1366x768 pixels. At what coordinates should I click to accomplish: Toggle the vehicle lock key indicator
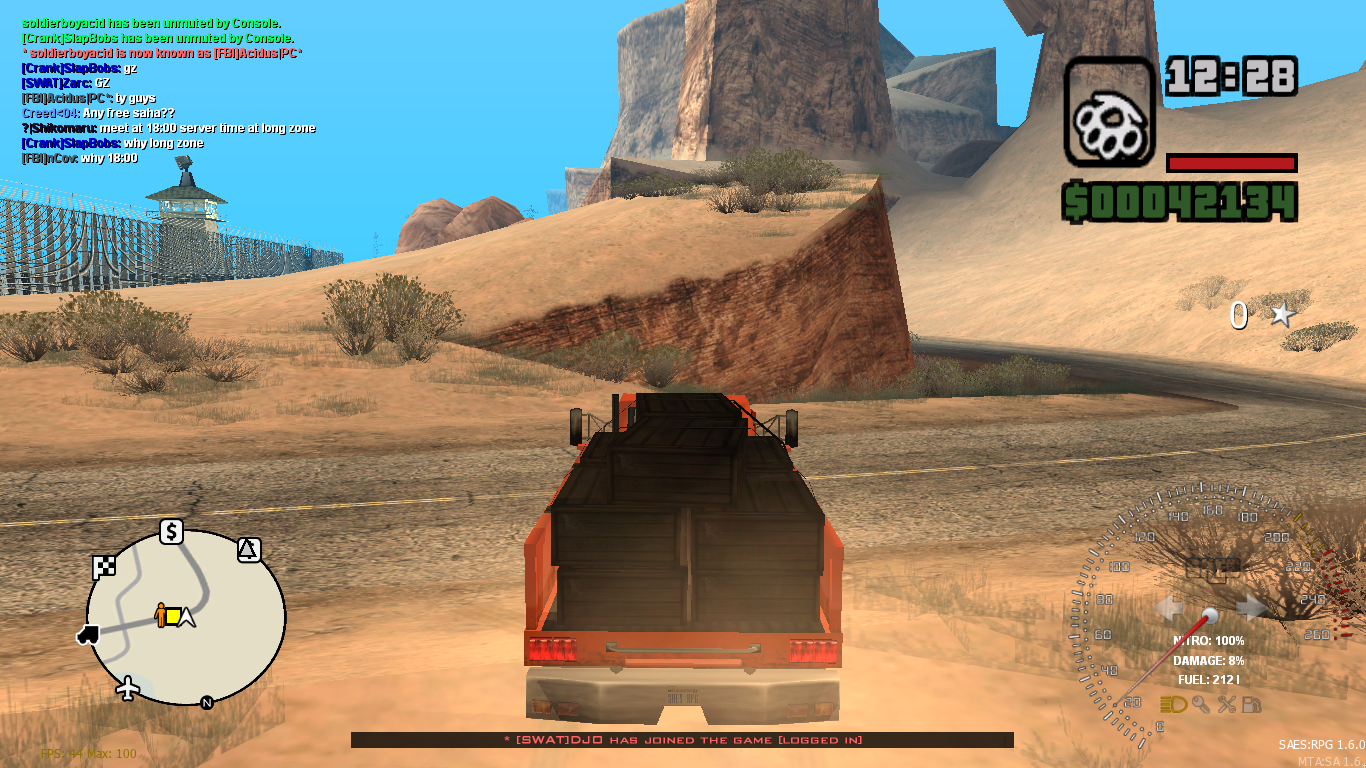coord(1201,706)
